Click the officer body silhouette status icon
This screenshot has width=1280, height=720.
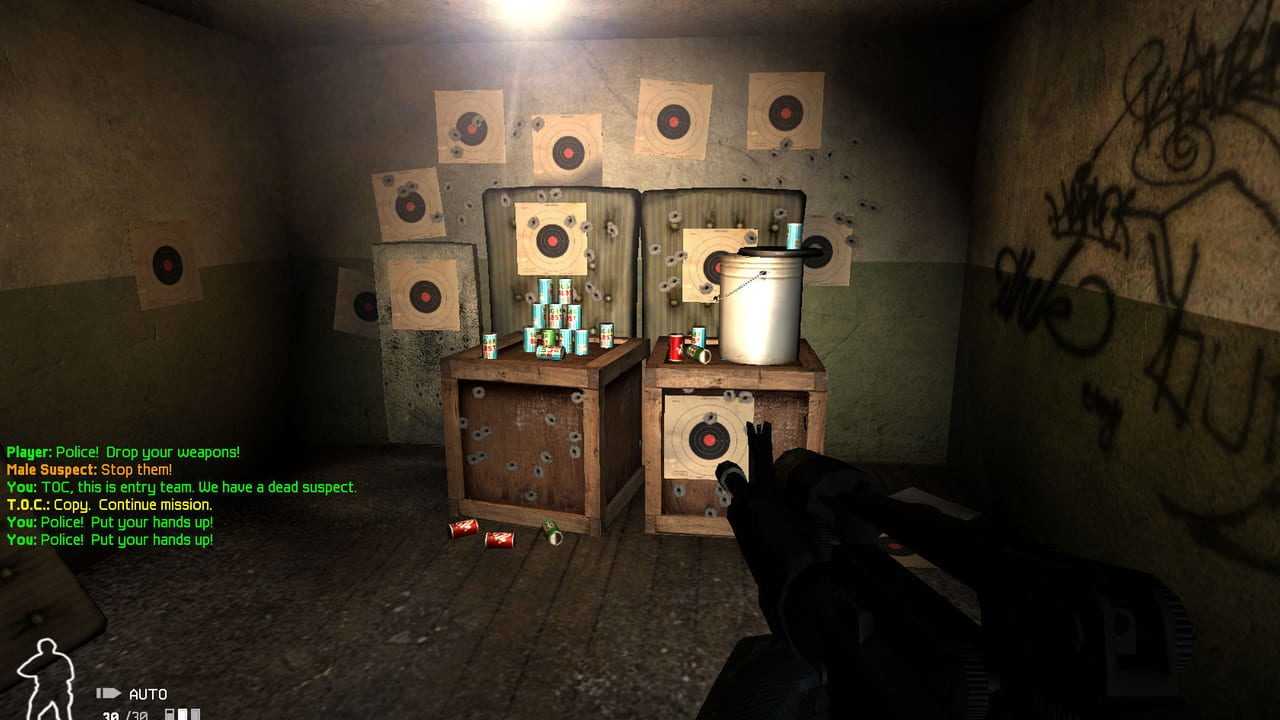[x=46, y=679]
